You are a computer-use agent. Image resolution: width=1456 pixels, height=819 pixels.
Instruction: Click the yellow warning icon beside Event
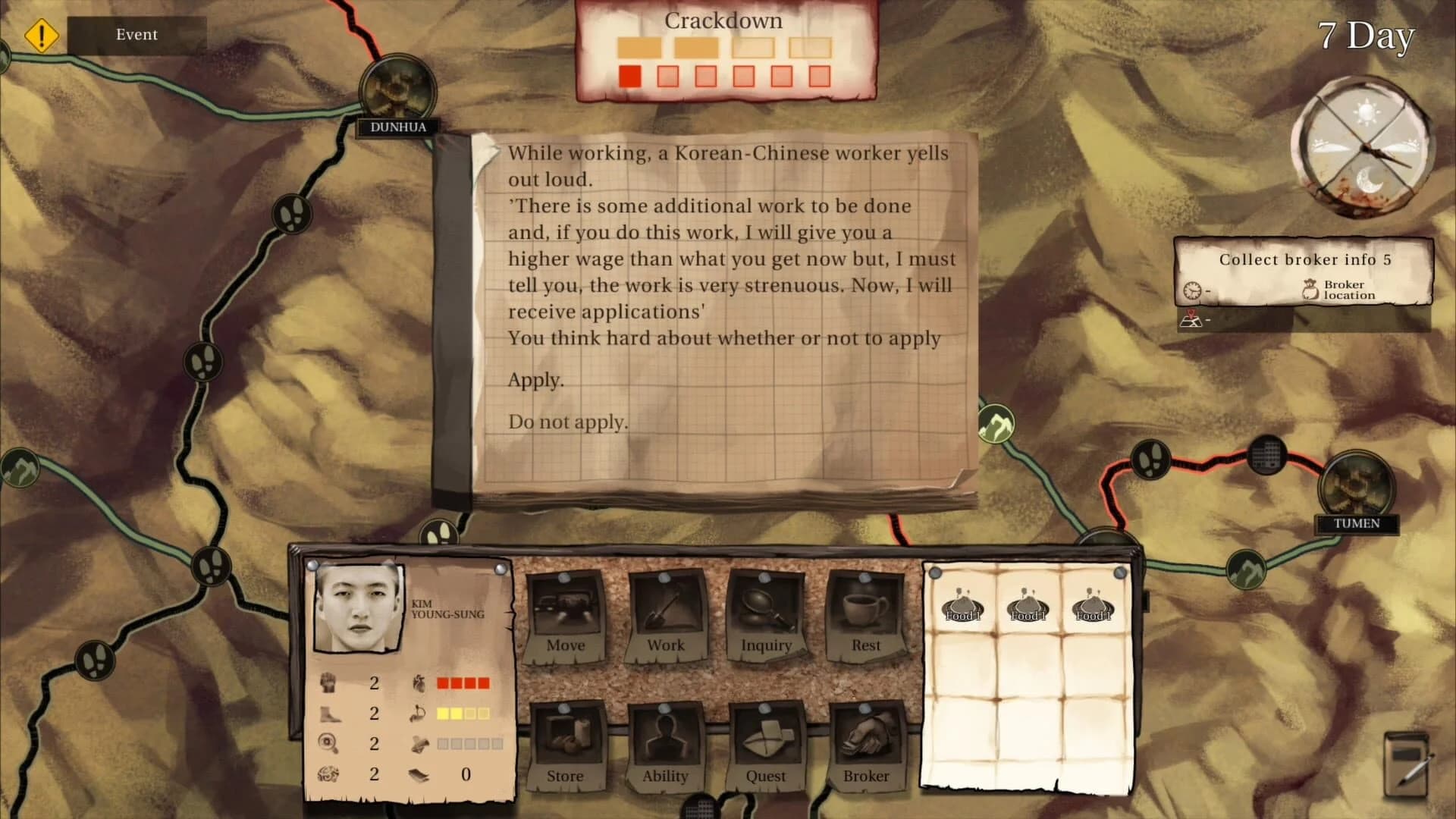(x=42, y=34)
